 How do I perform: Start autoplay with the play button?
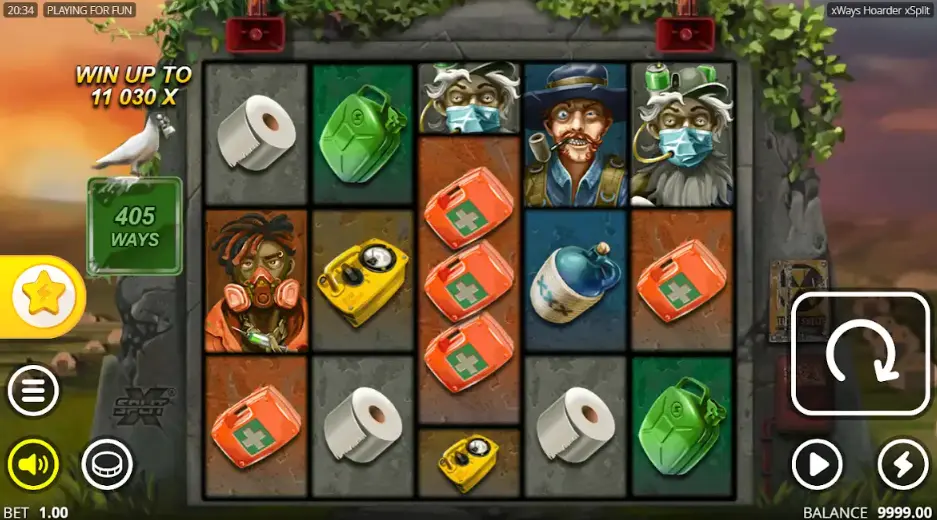(817, 464)
